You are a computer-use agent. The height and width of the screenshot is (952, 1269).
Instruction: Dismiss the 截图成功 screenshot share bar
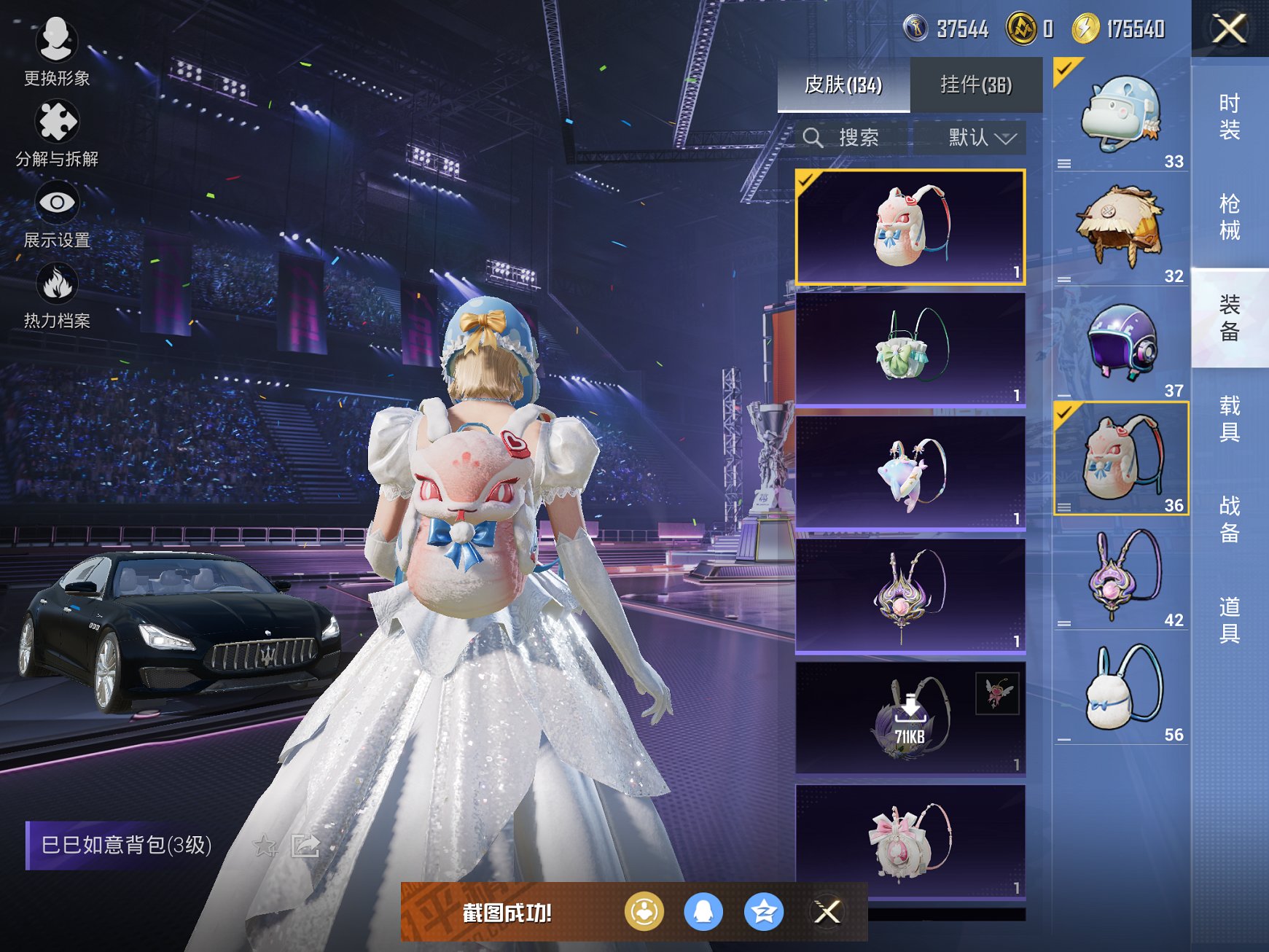(827, 912)
